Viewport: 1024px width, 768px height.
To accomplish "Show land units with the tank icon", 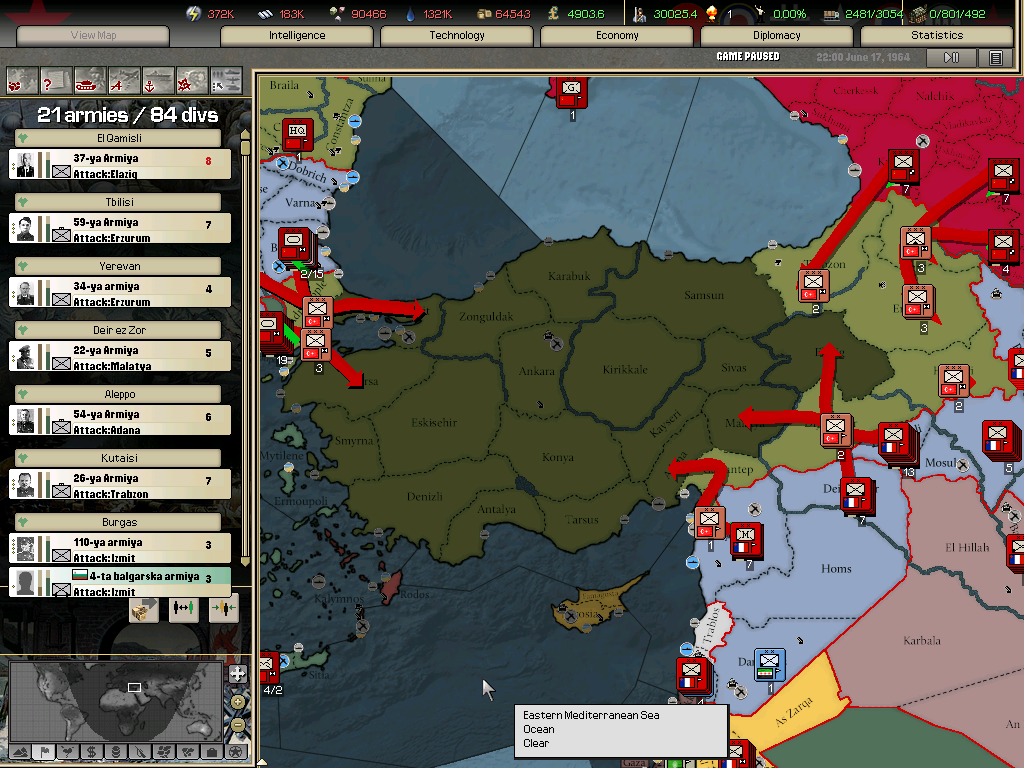I will (89, 79).
